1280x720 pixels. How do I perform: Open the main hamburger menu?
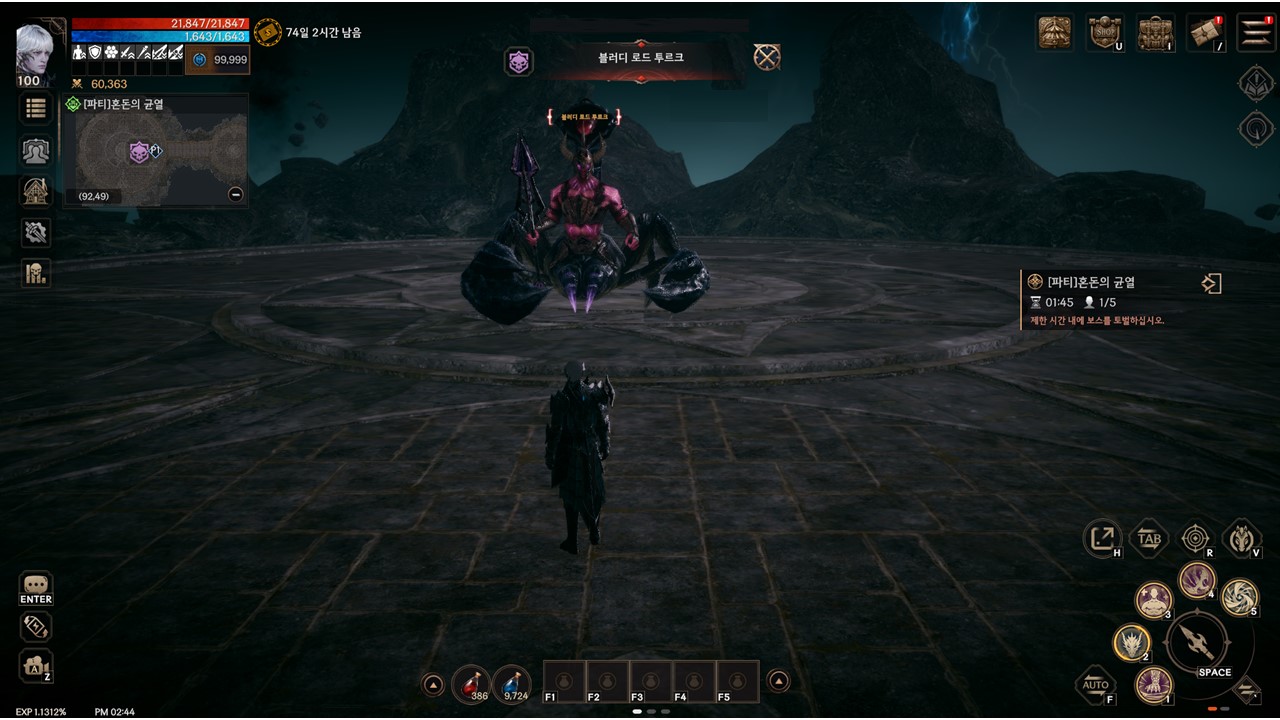[1256, 32]
